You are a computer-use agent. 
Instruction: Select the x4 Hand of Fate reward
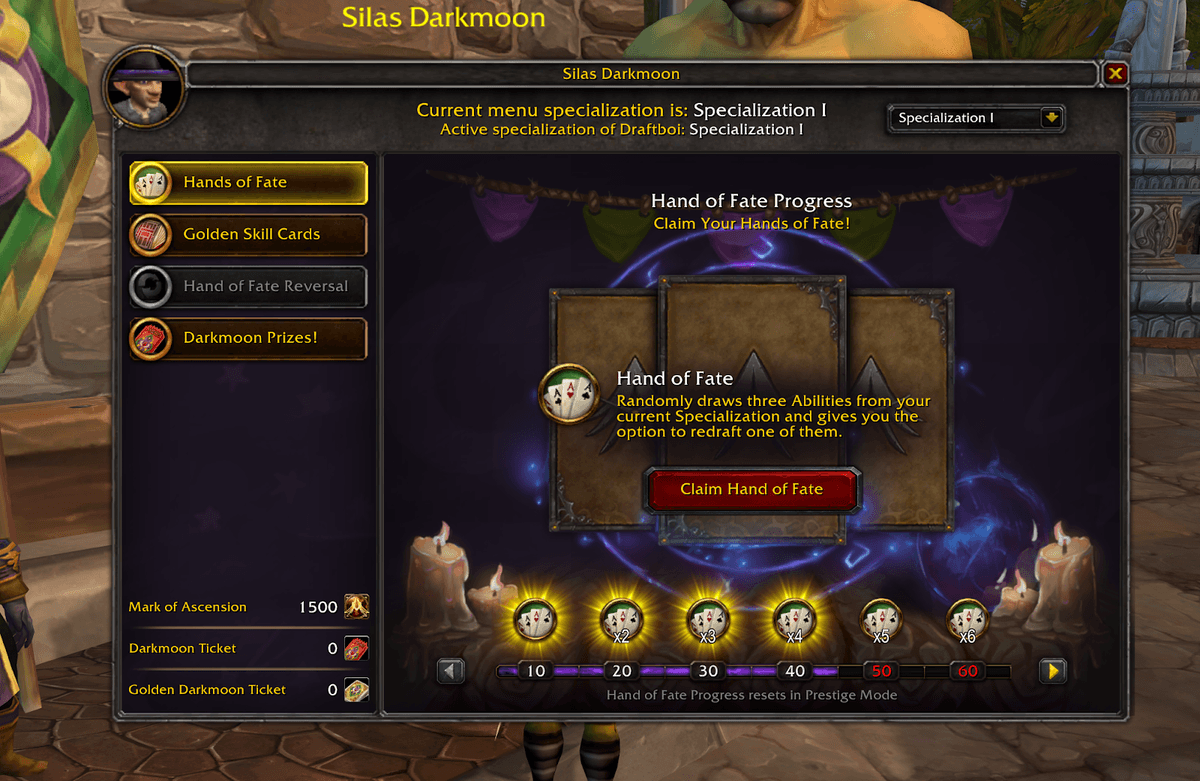click(794, 620)
